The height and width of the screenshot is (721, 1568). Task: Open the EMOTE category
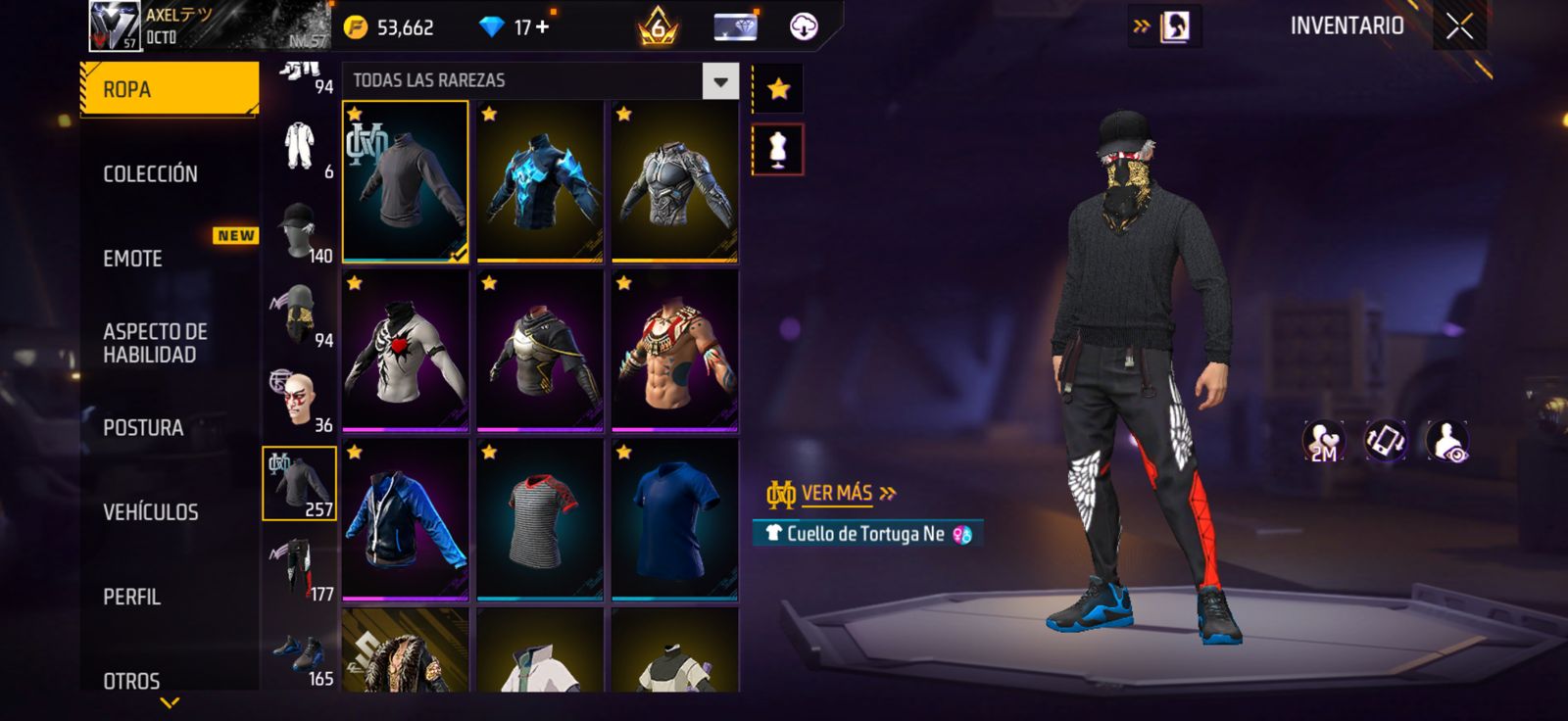coord(133,259)
